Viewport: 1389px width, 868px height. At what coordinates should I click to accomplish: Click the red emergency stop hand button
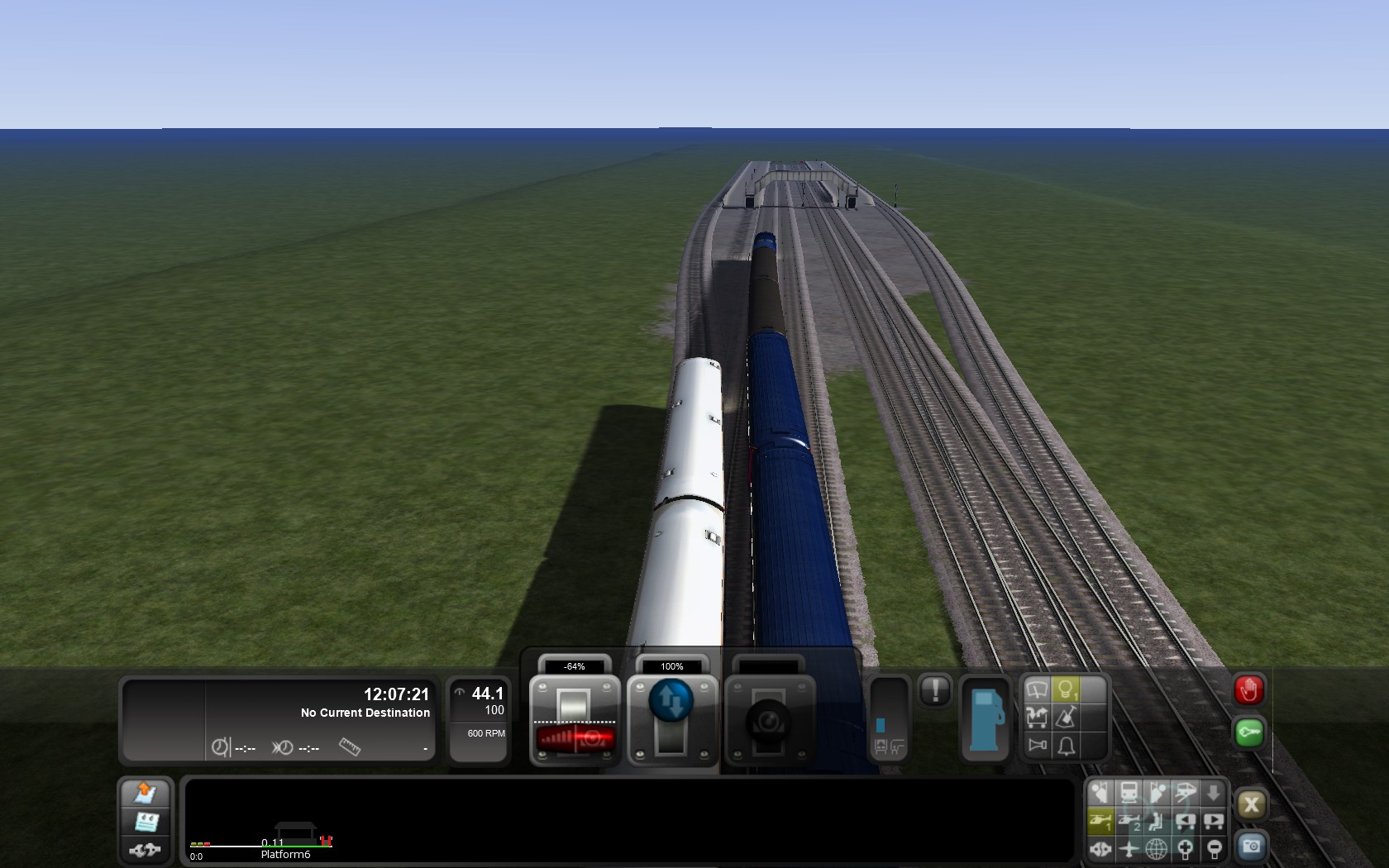tap(1248, 690)
